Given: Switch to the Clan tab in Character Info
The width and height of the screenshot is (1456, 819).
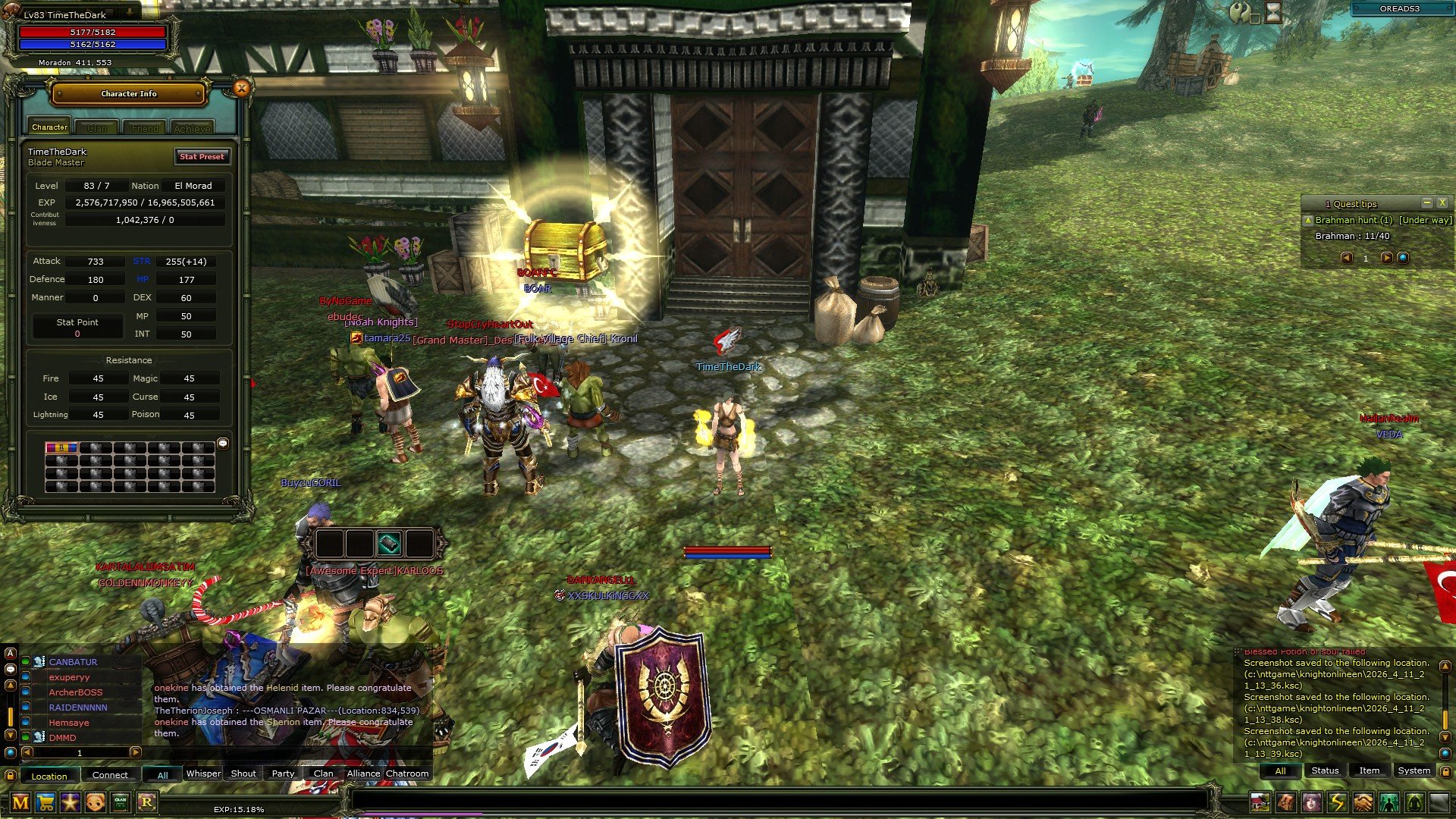Looking at the screenshot, I should (97, 128).
